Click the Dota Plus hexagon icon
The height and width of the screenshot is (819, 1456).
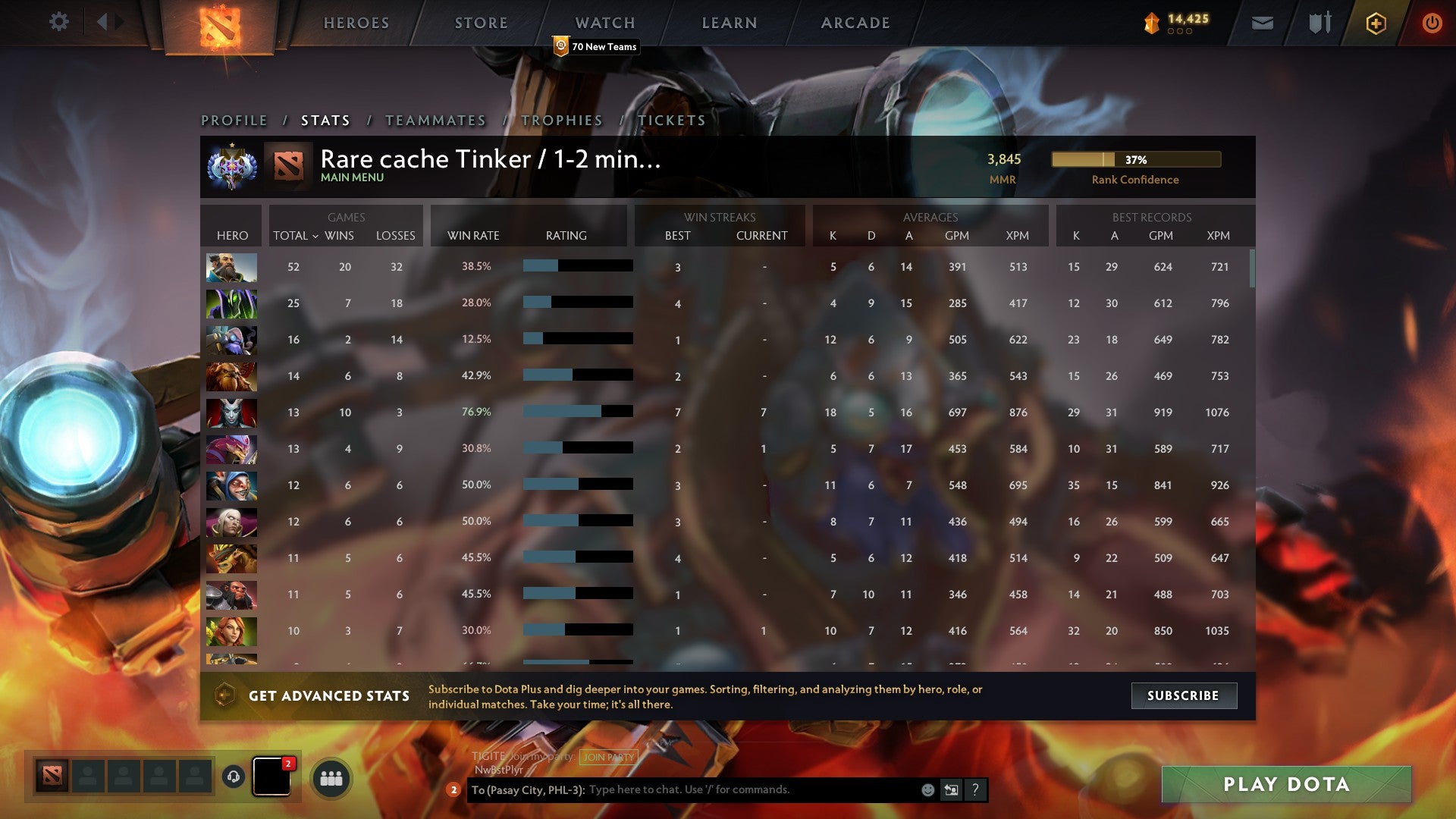[1376, 24]
